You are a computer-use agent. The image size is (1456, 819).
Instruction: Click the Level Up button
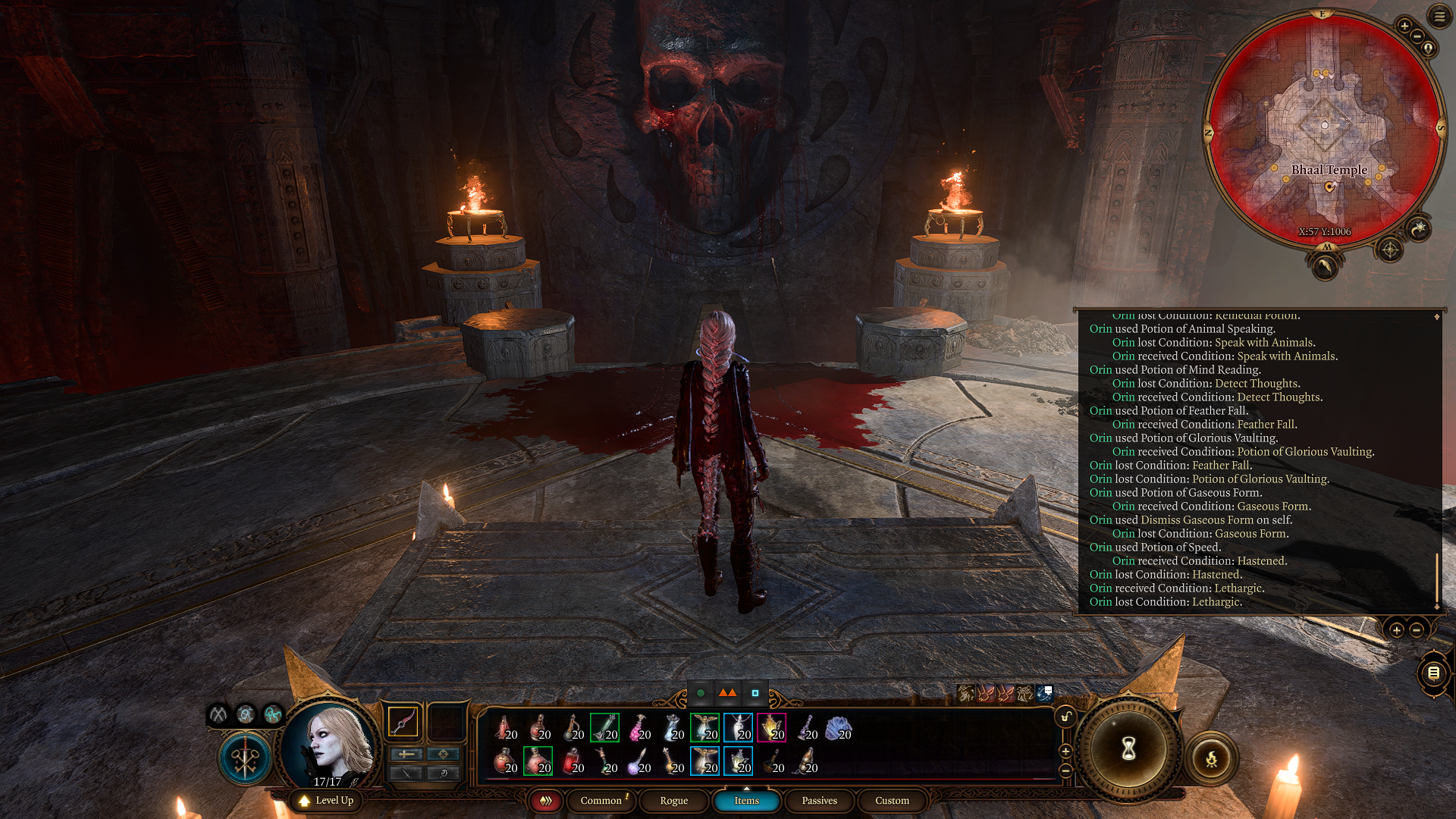click(326, 801)
